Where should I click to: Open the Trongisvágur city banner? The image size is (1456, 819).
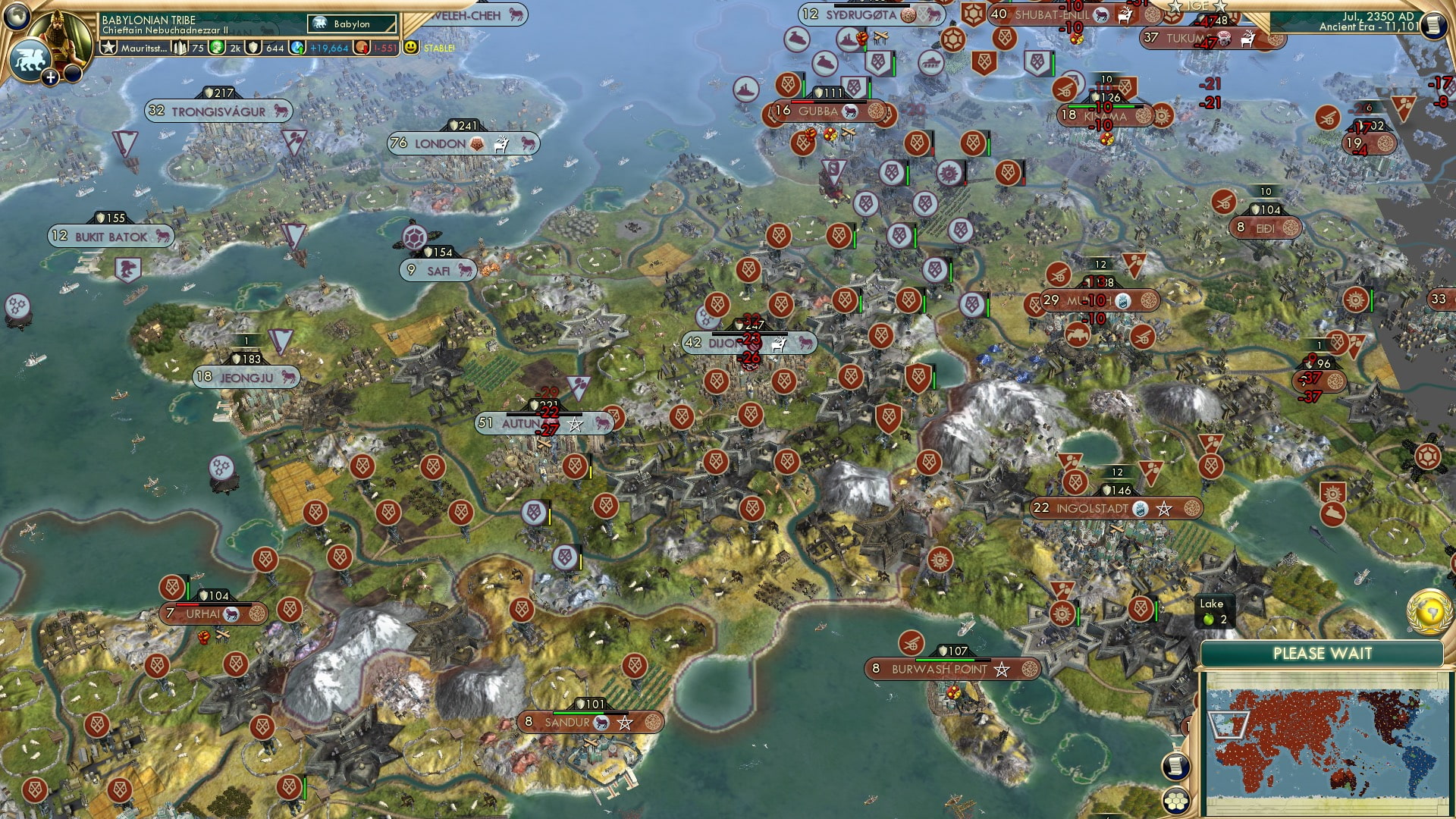coord(218,111)
